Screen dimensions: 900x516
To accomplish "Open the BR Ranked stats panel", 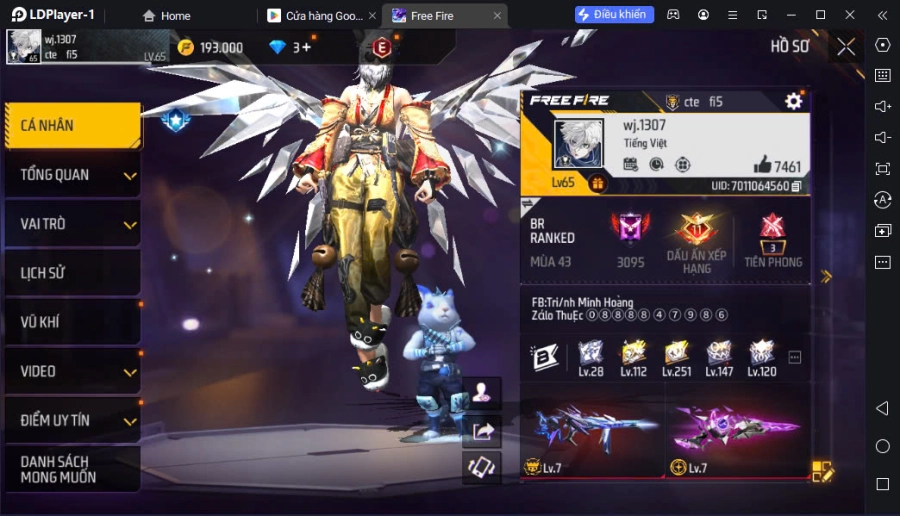I will click(x=553, y=232).
